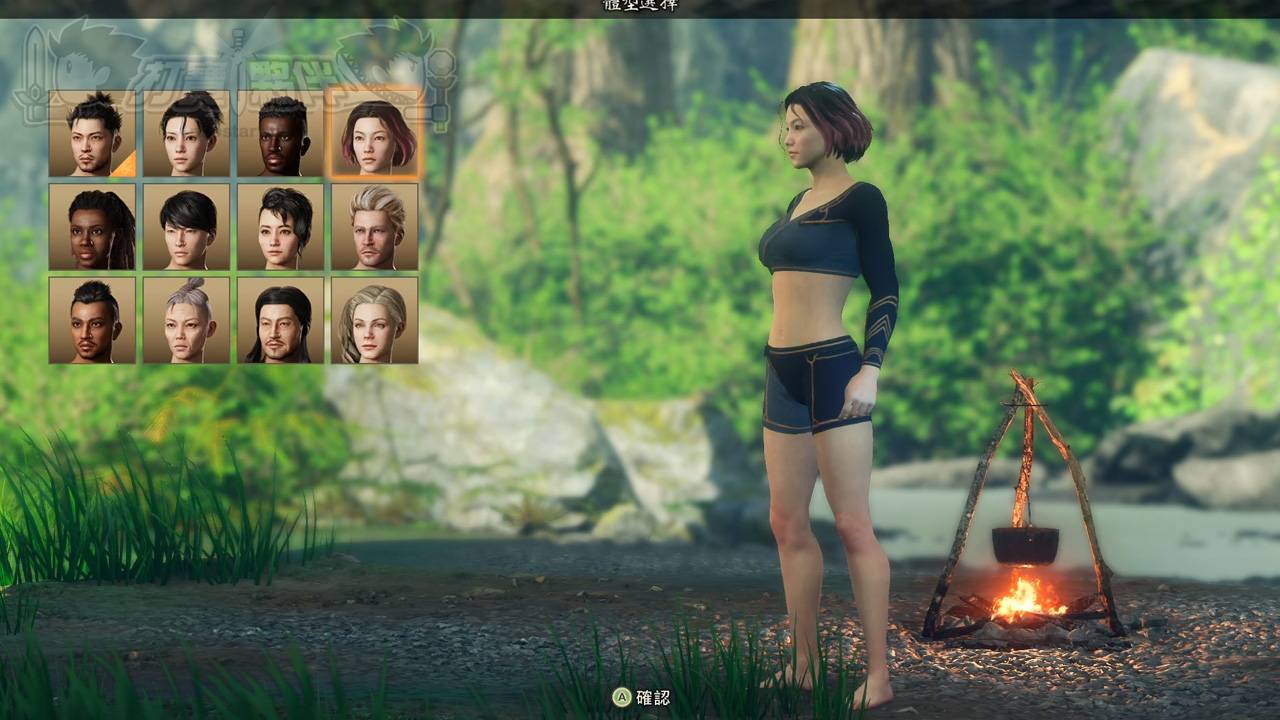Select the woman with swept short black hair
The width and height of the screenshot is (1280, 720).
pos(280,226)
